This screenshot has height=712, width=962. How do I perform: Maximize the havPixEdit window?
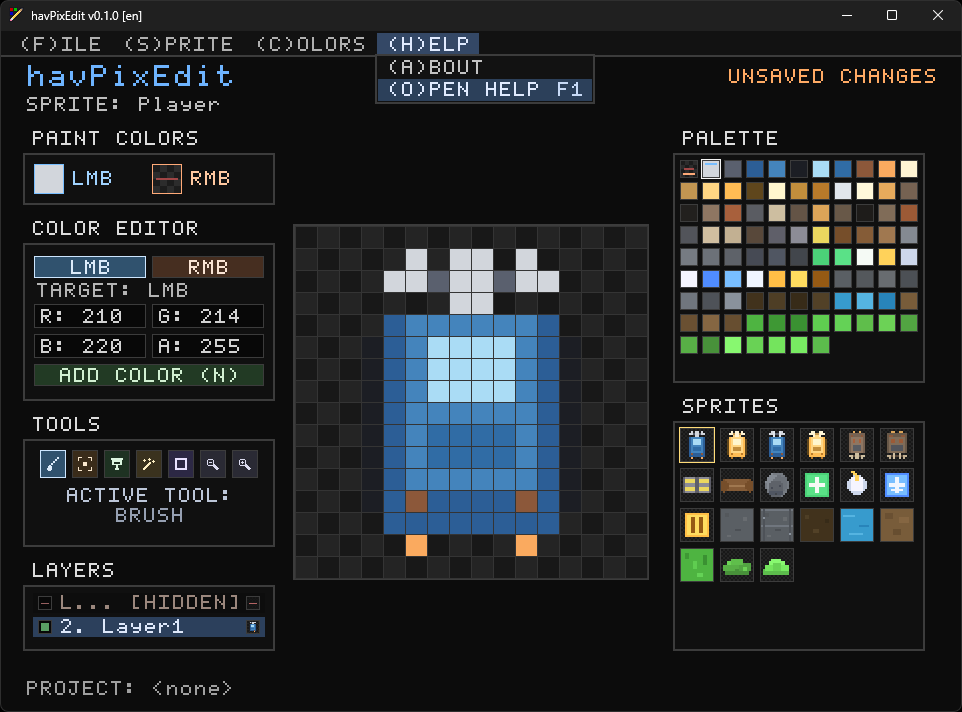point(892,15)
